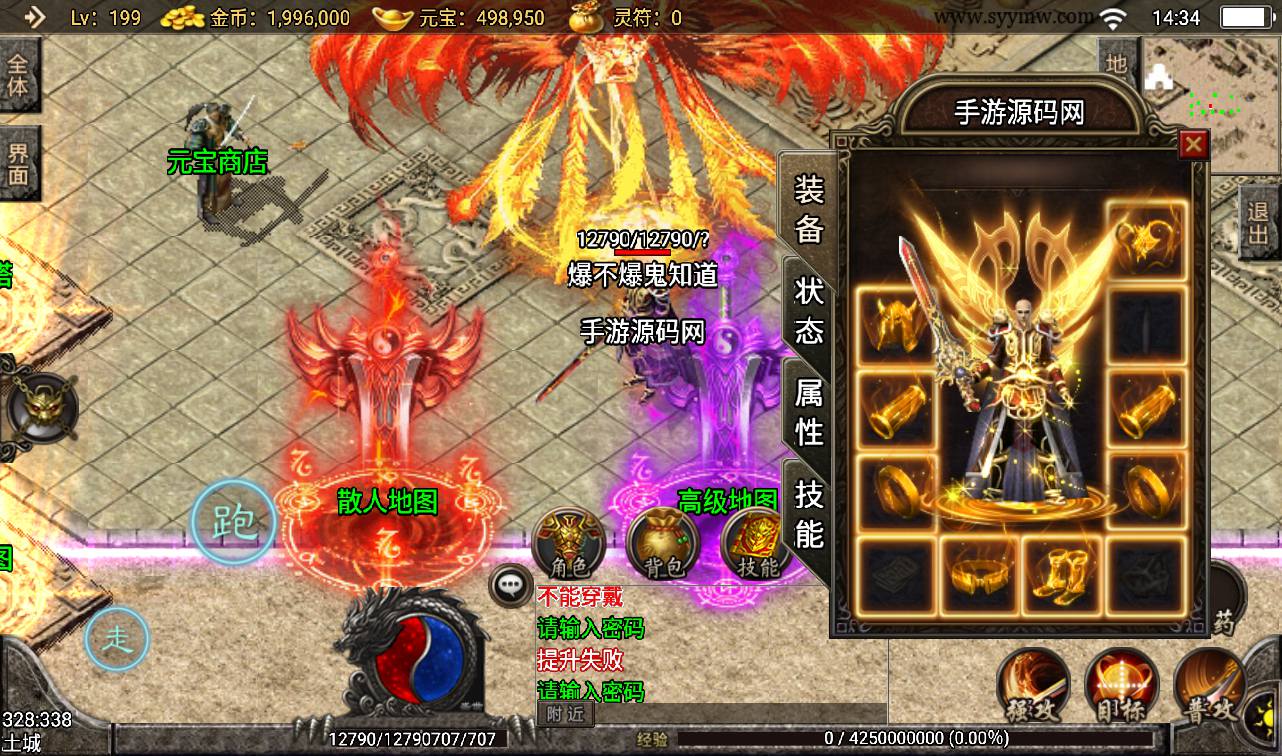Switch to the 状态 status tab
Viewport: 1282px width, 756px height.
pyautogui.click(x=808, y=309)
